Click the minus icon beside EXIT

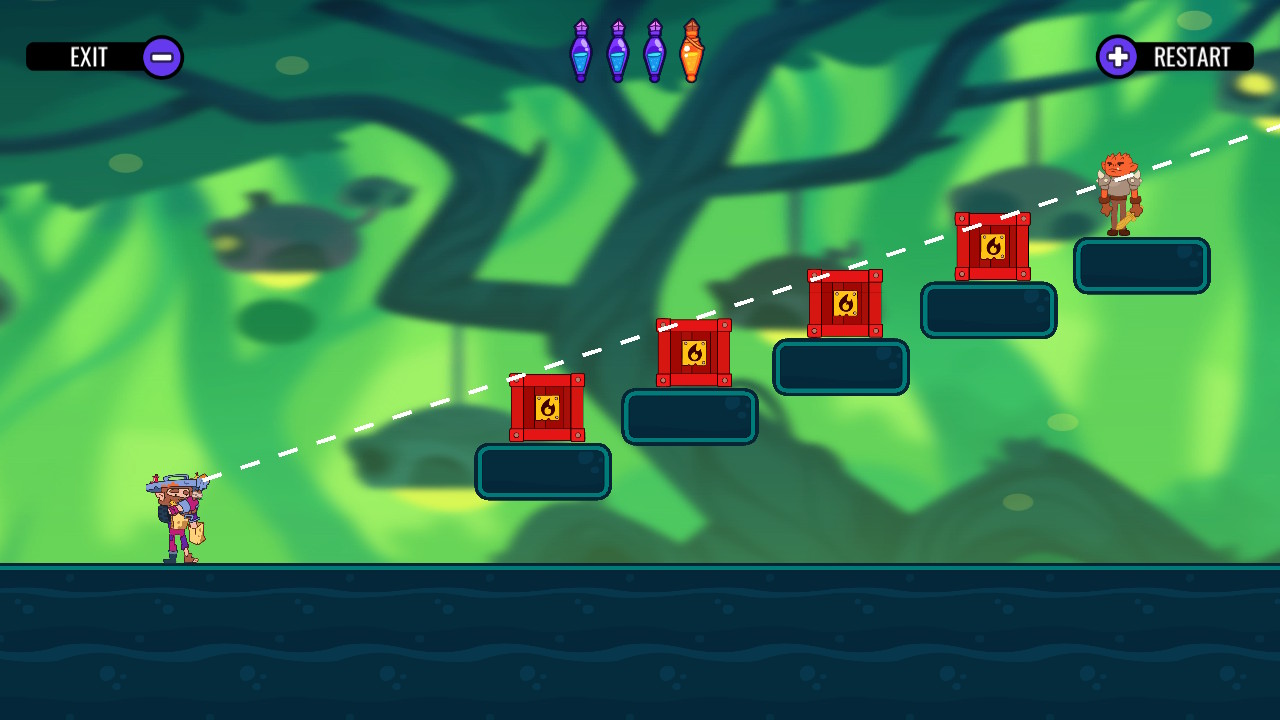click(161, 57)
